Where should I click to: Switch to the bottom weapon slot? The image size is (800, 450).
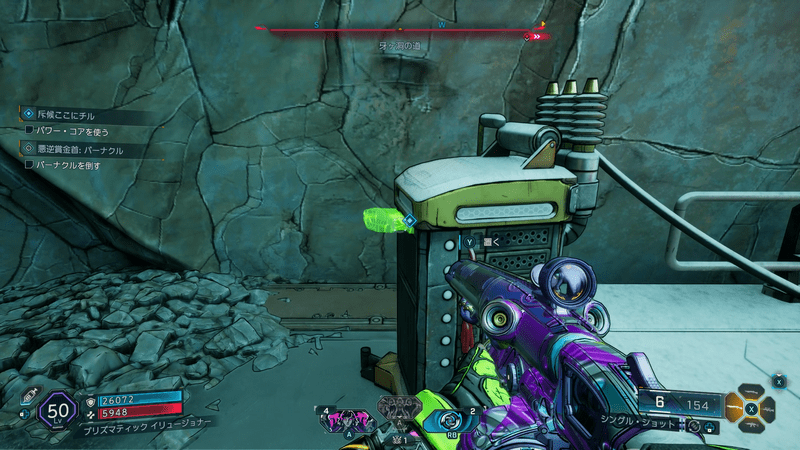[752, 424]
